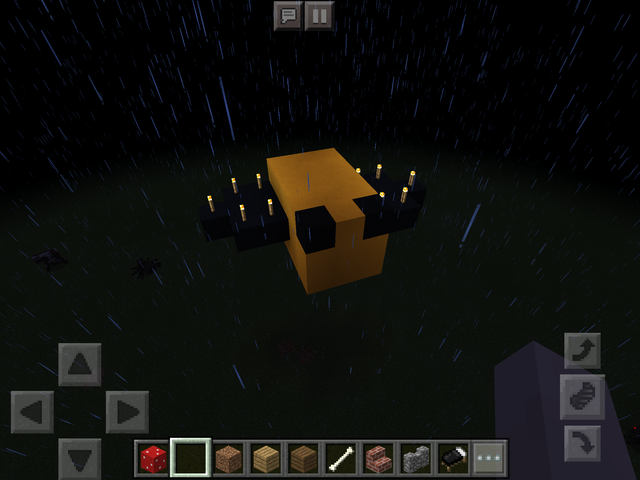Select the red mushroom block slot

coord(153,459)
